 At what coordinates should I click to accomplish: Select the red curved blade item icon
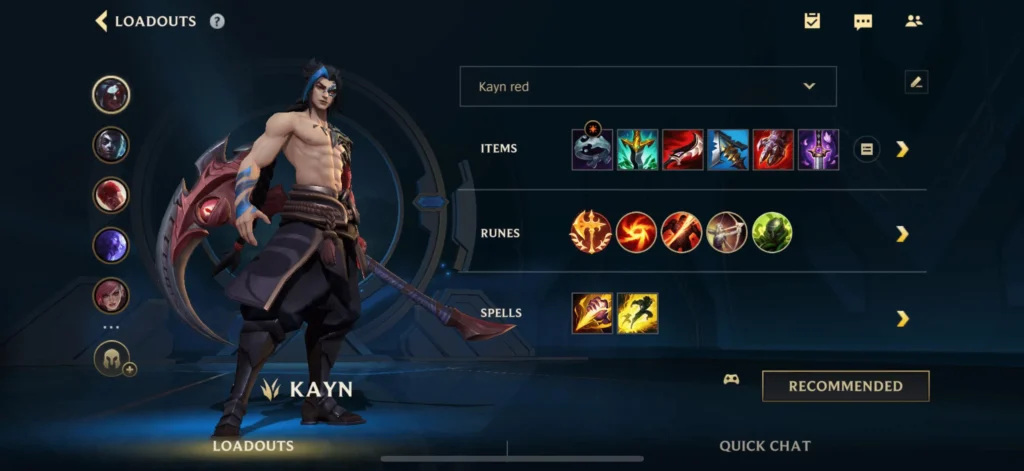[682, 149]
